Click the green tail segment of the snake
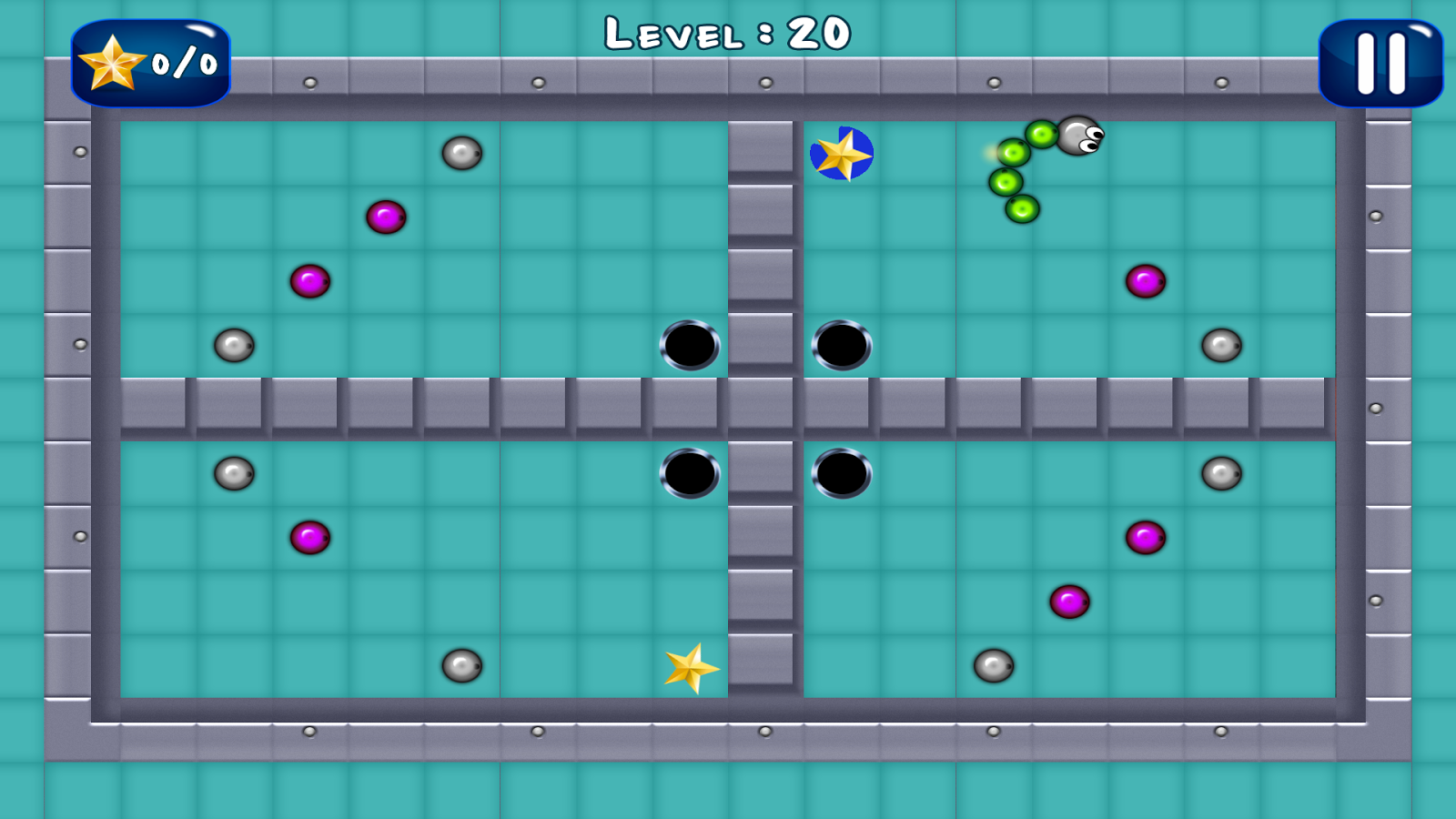The width and height of the screenshot is (1456, 819). [1021, 208]
